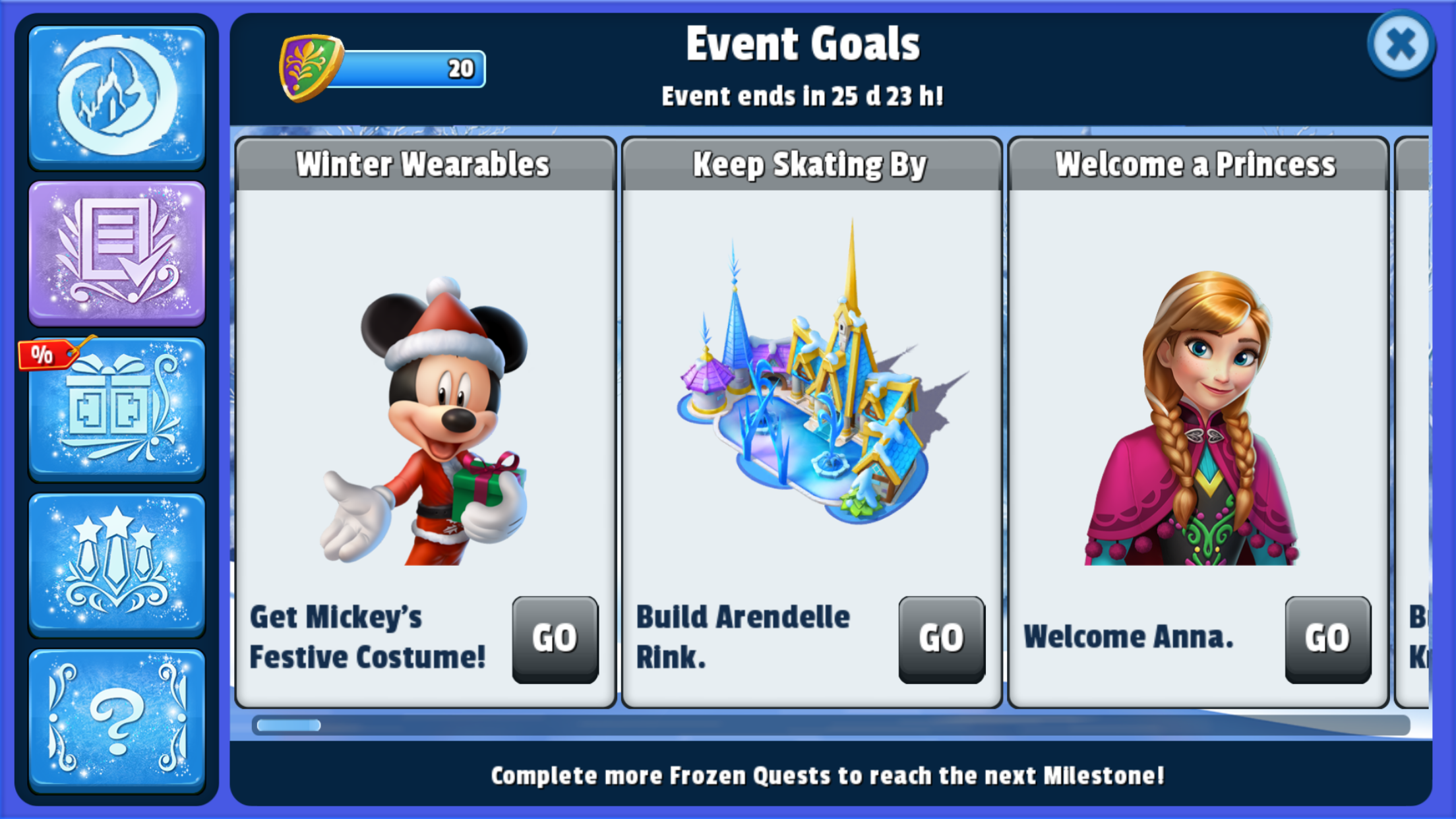Tap the event shield progress badge
This screenshot has width=1456, height=819.
(x=311, y=68)
